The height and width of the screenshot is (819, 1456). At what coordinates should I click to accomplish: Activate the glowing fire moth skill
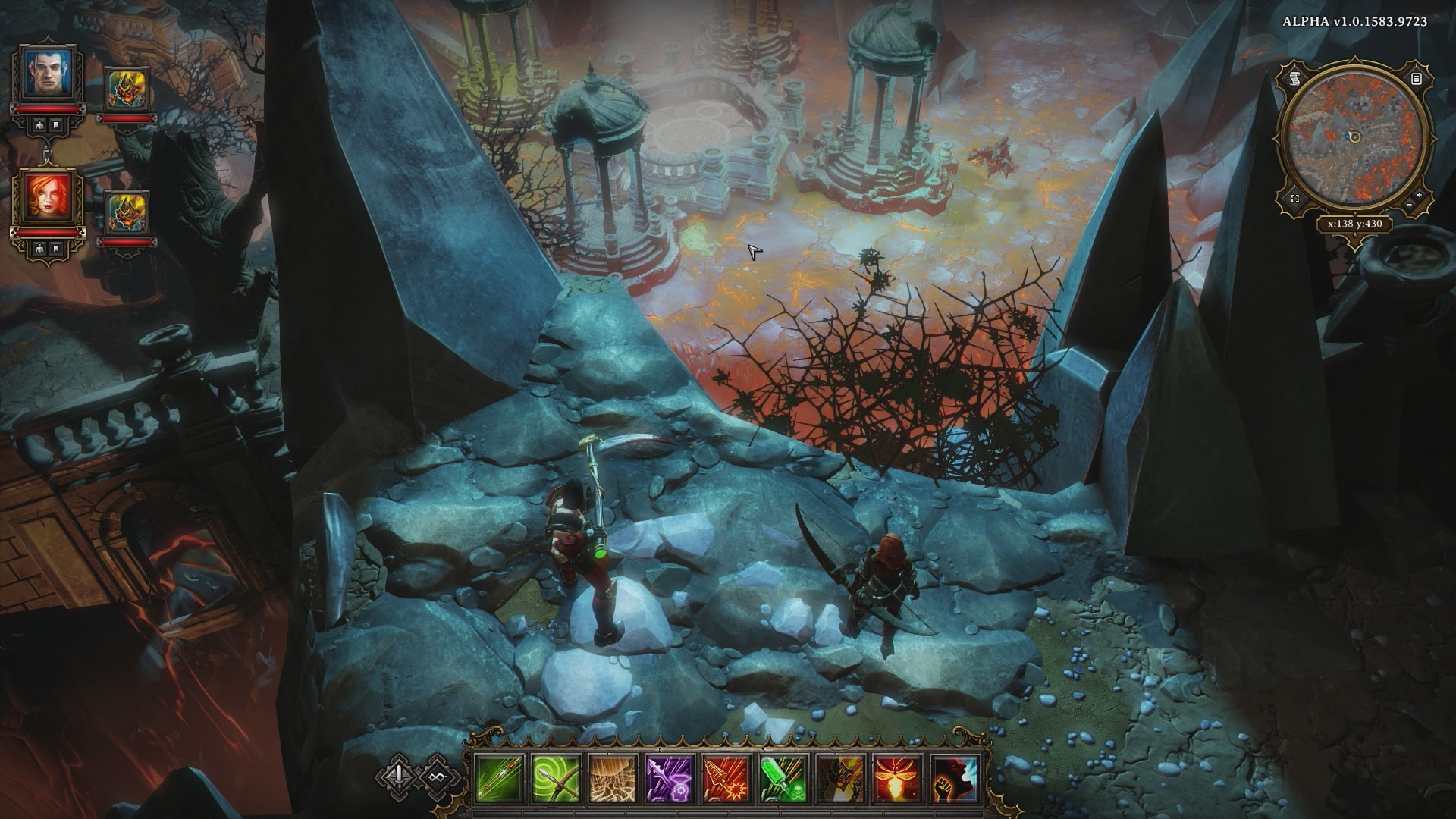click(x=897, y=779)
